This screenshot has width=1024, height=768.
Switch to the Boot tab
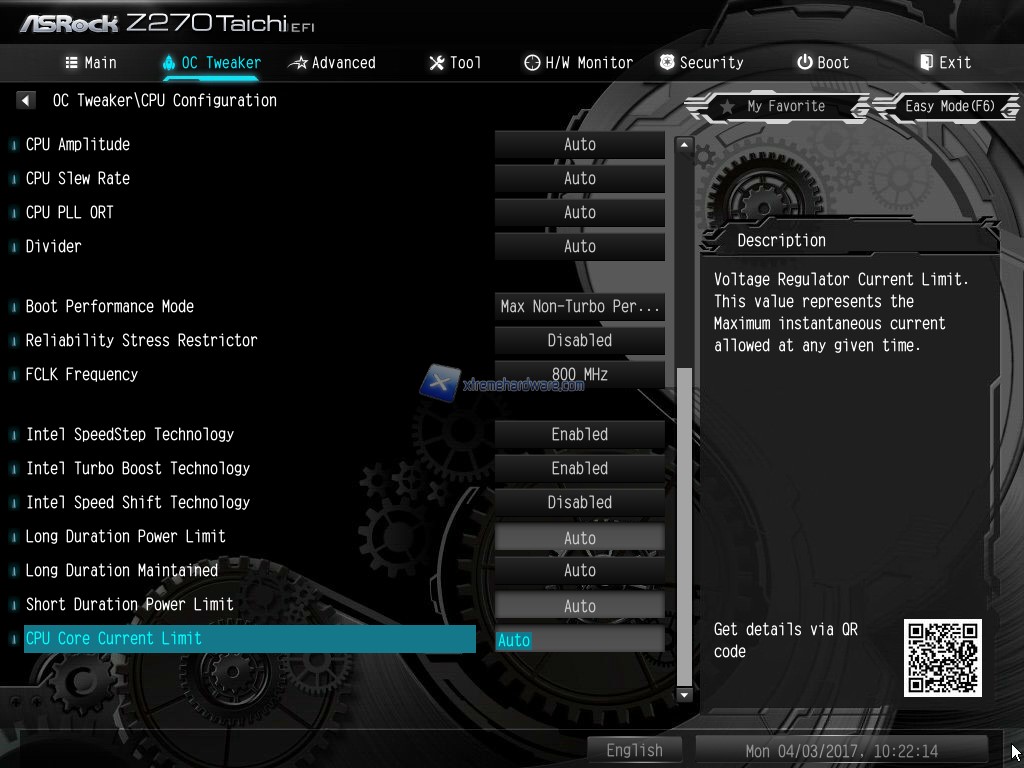pyautogui.click(x=823, y=62)
